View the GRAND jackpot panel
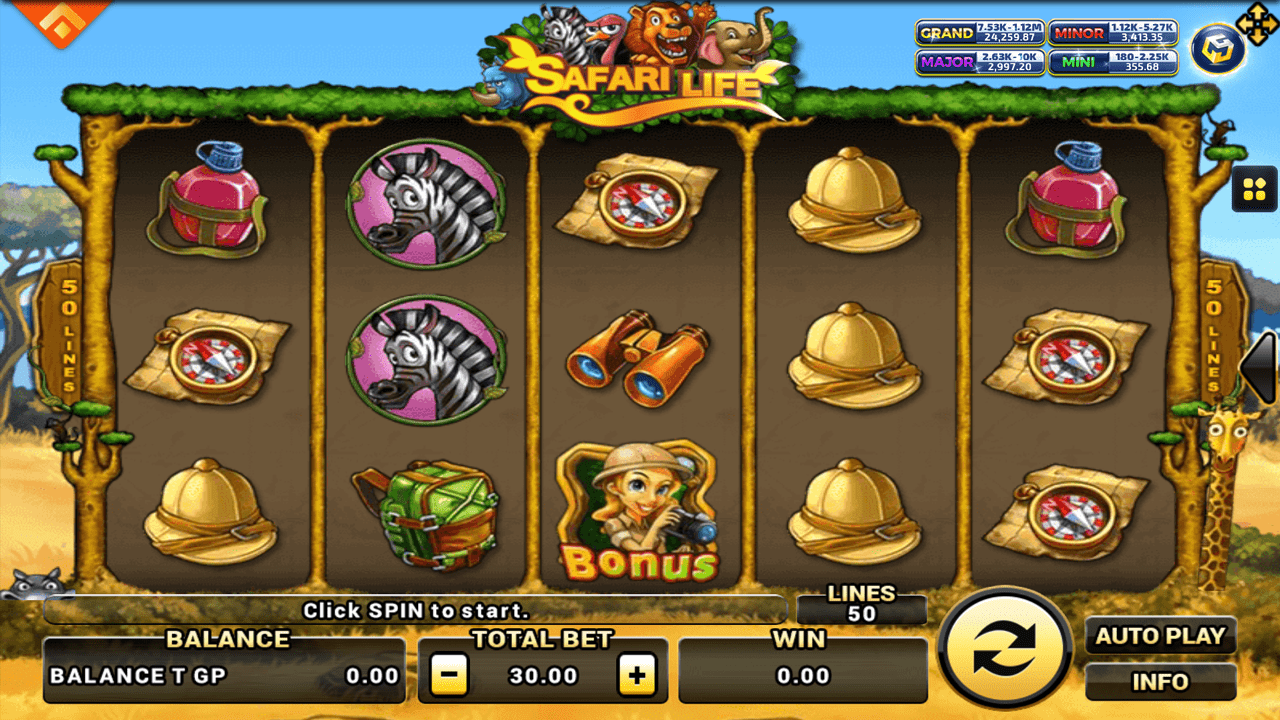Image resolution: width=1280 pixels, height=720 pixels. 979,33
